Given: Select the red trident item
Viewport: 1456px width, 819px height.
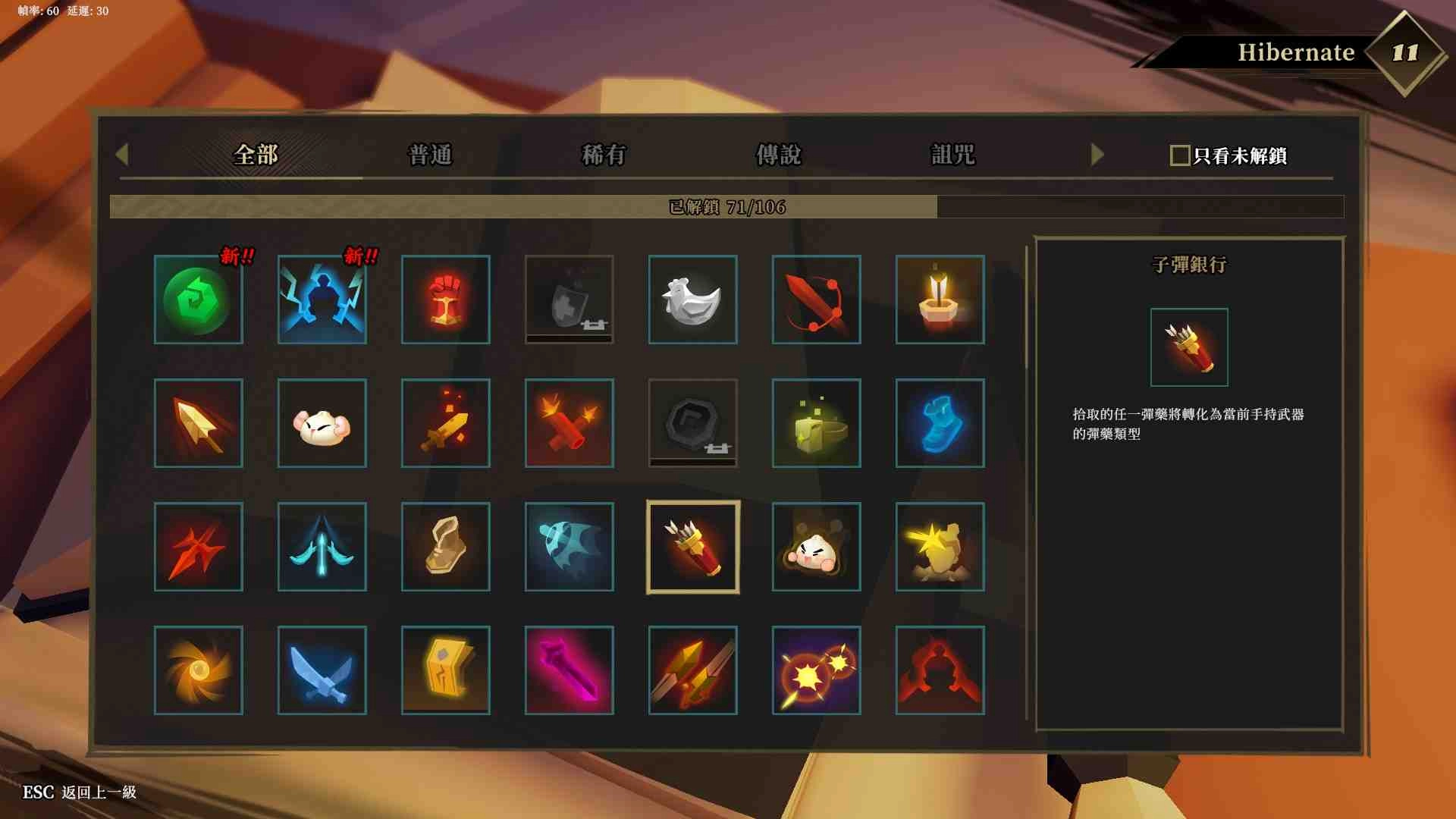Looking at the screenshot, I should click(x=198, y=546).
